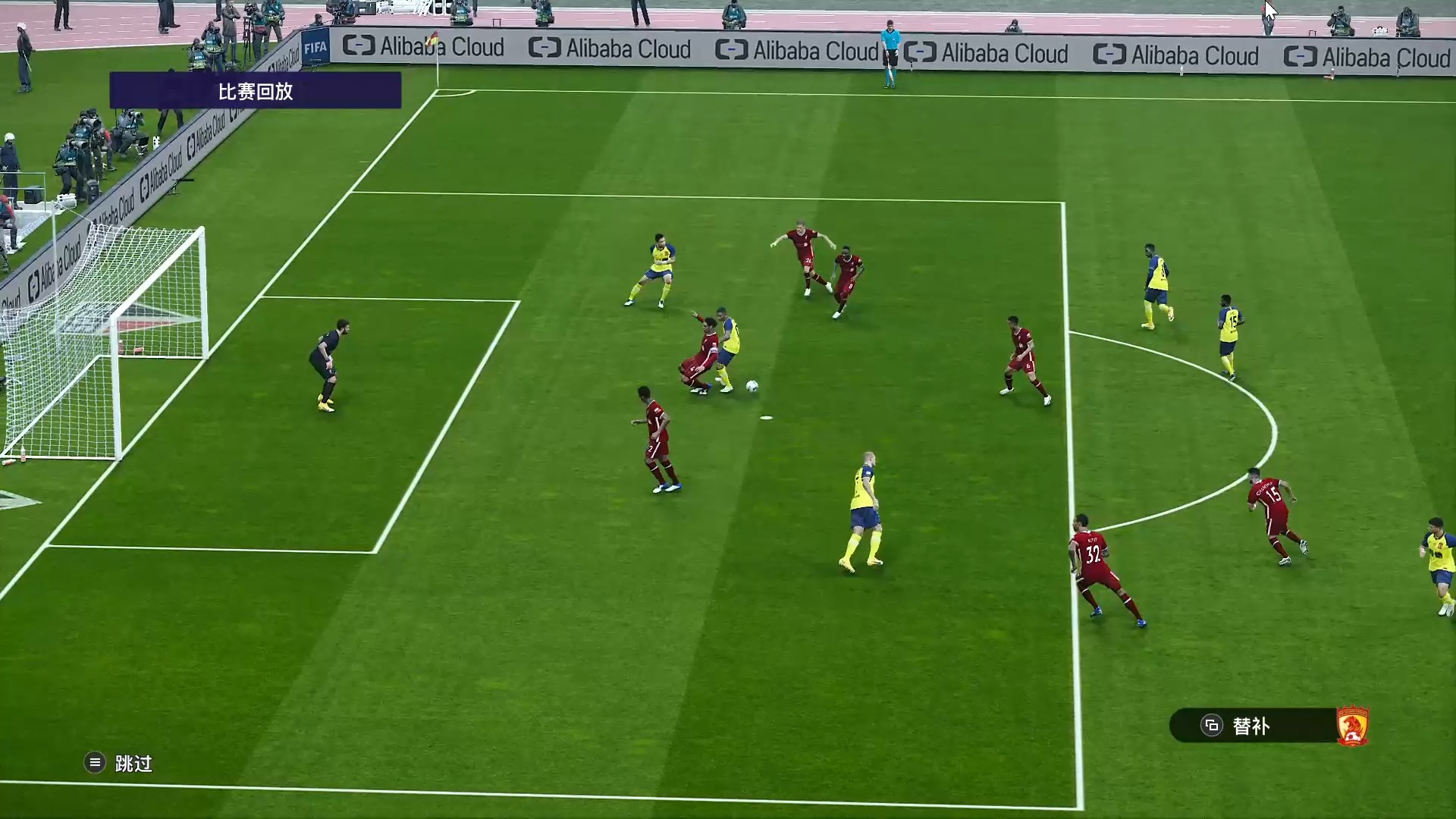Skip the match replay via 跳过
The width and height of the screenshot is (1456, 819).
coord(119,763)
